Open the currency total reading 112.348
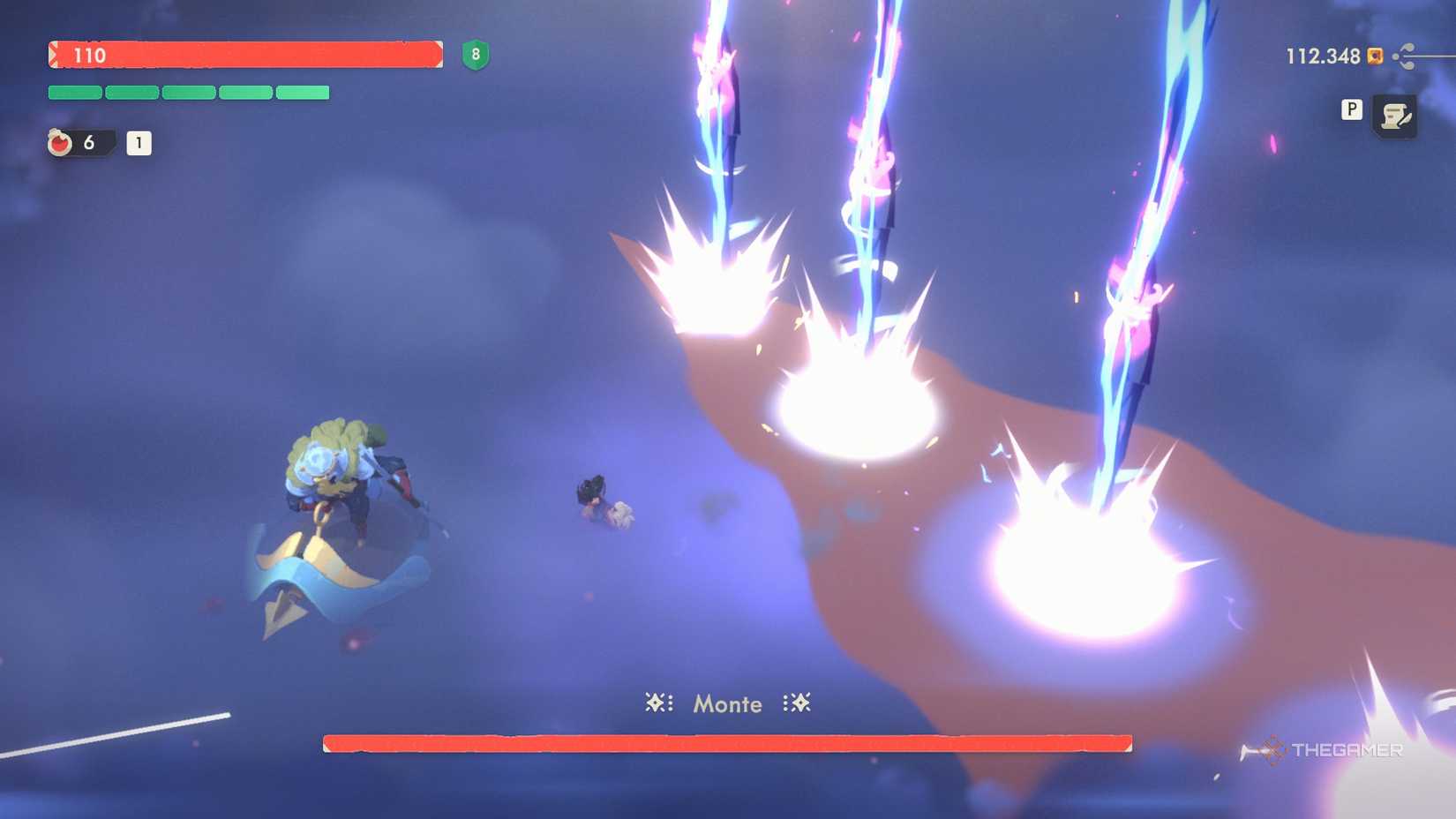 click(1321, 56)
